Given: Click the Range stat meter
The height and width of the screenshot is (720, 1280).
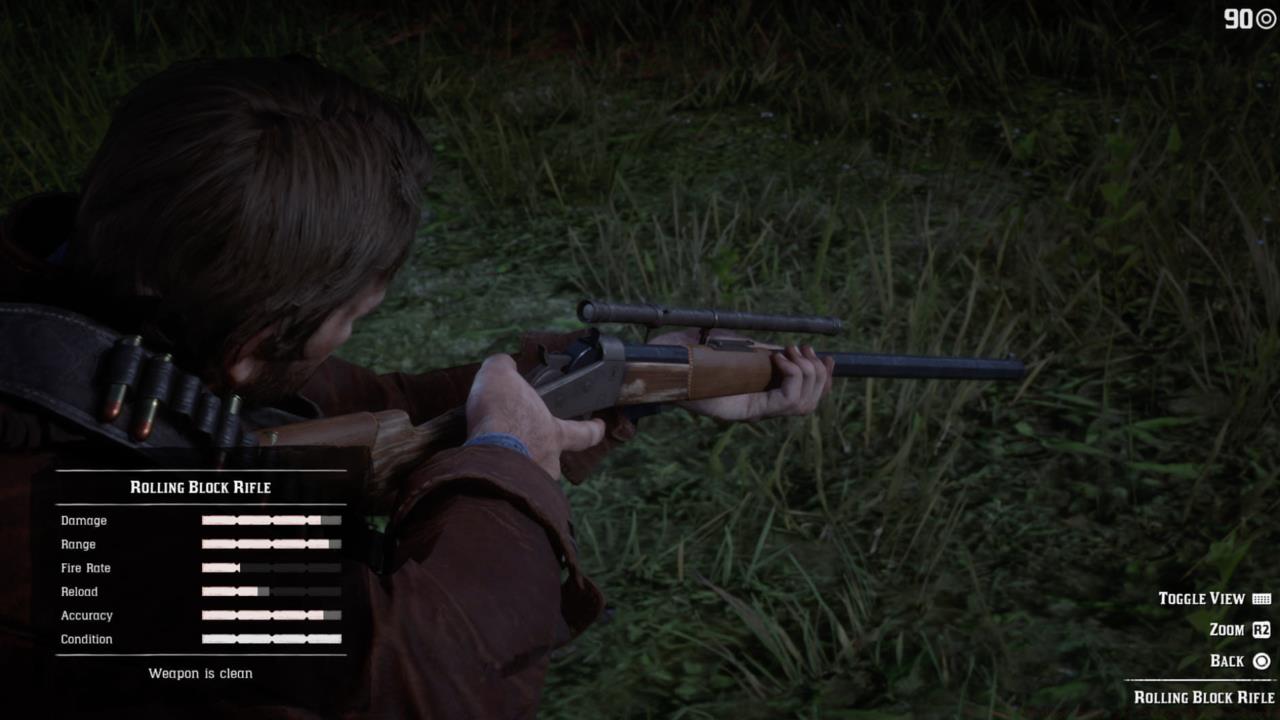Looking at the screenshot, I should click(x=270, y=544).
